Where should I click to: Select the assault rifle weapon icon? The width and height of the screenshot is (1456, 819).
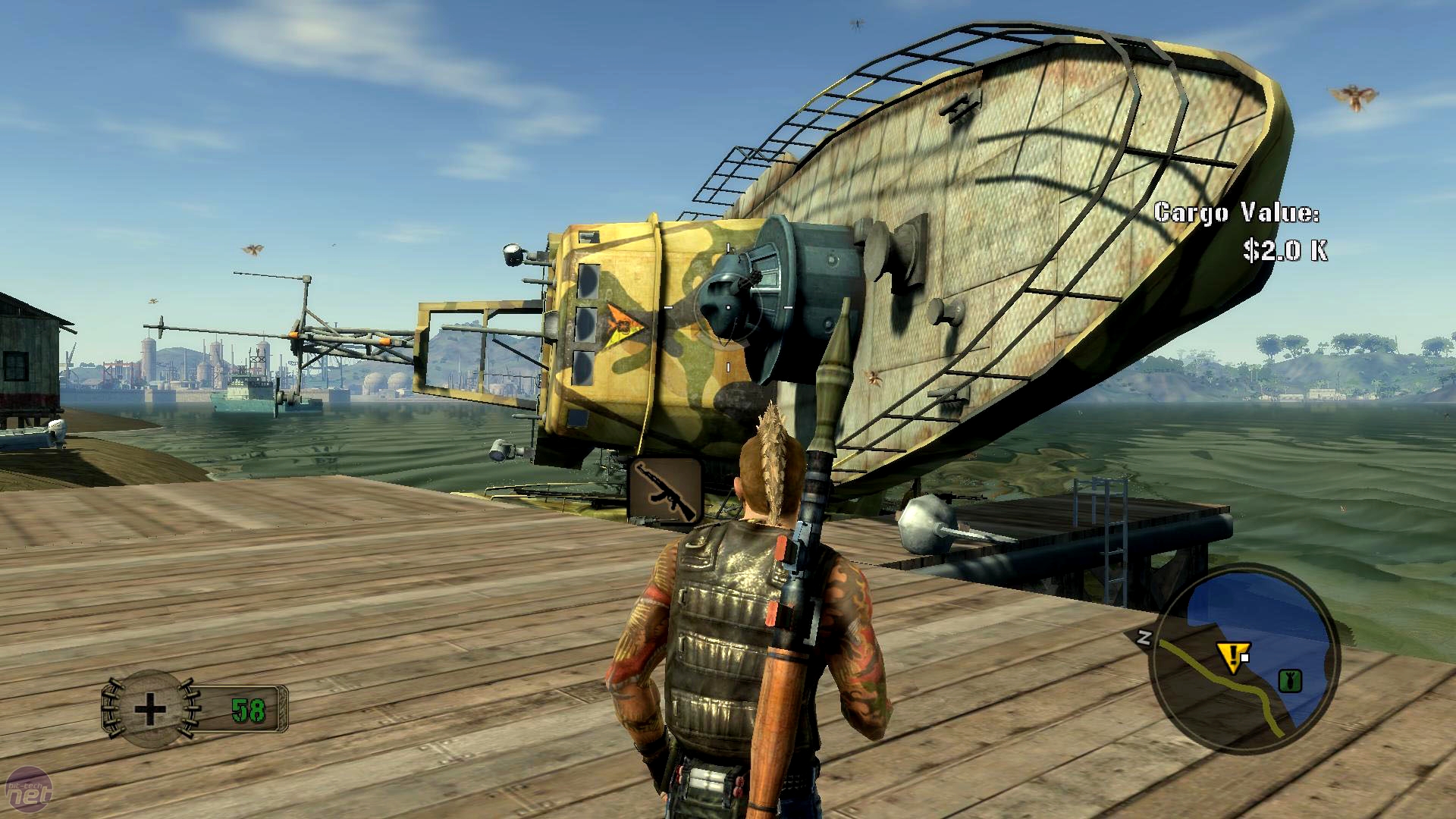tap(665, 491)
